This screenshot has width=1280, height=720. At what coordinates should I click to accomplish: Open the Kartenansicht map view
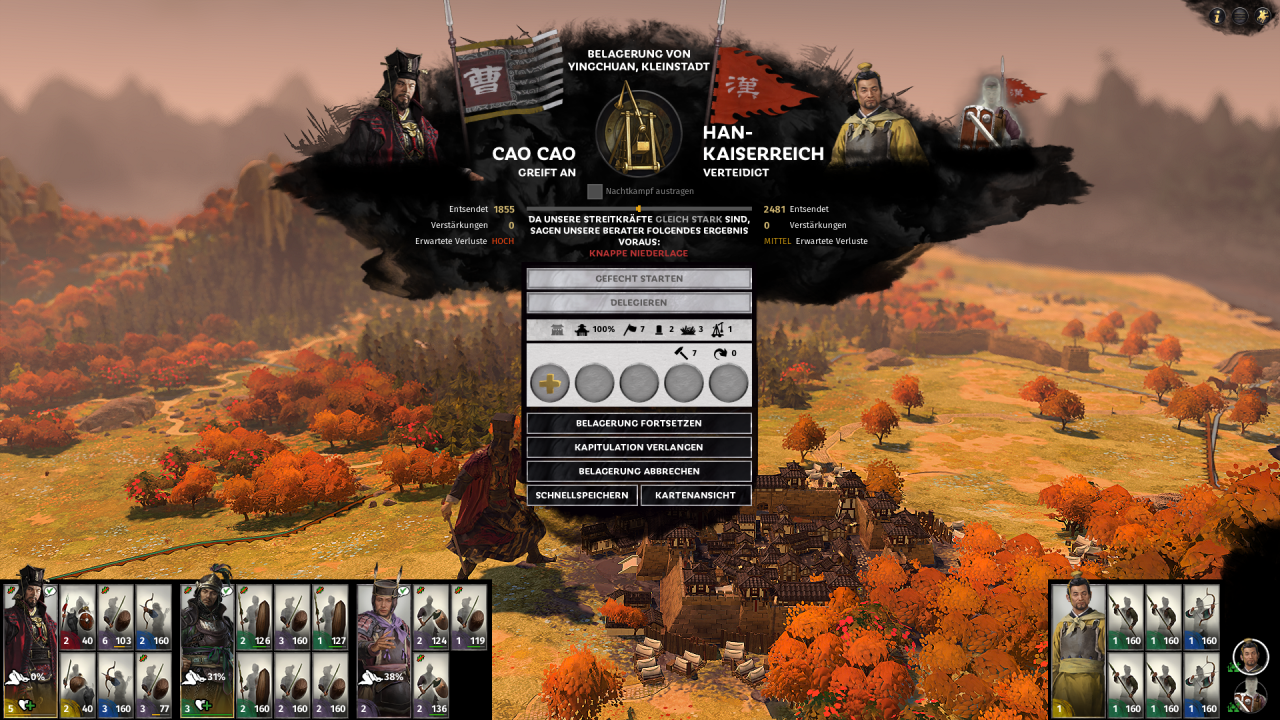click(x=696, y=495)
